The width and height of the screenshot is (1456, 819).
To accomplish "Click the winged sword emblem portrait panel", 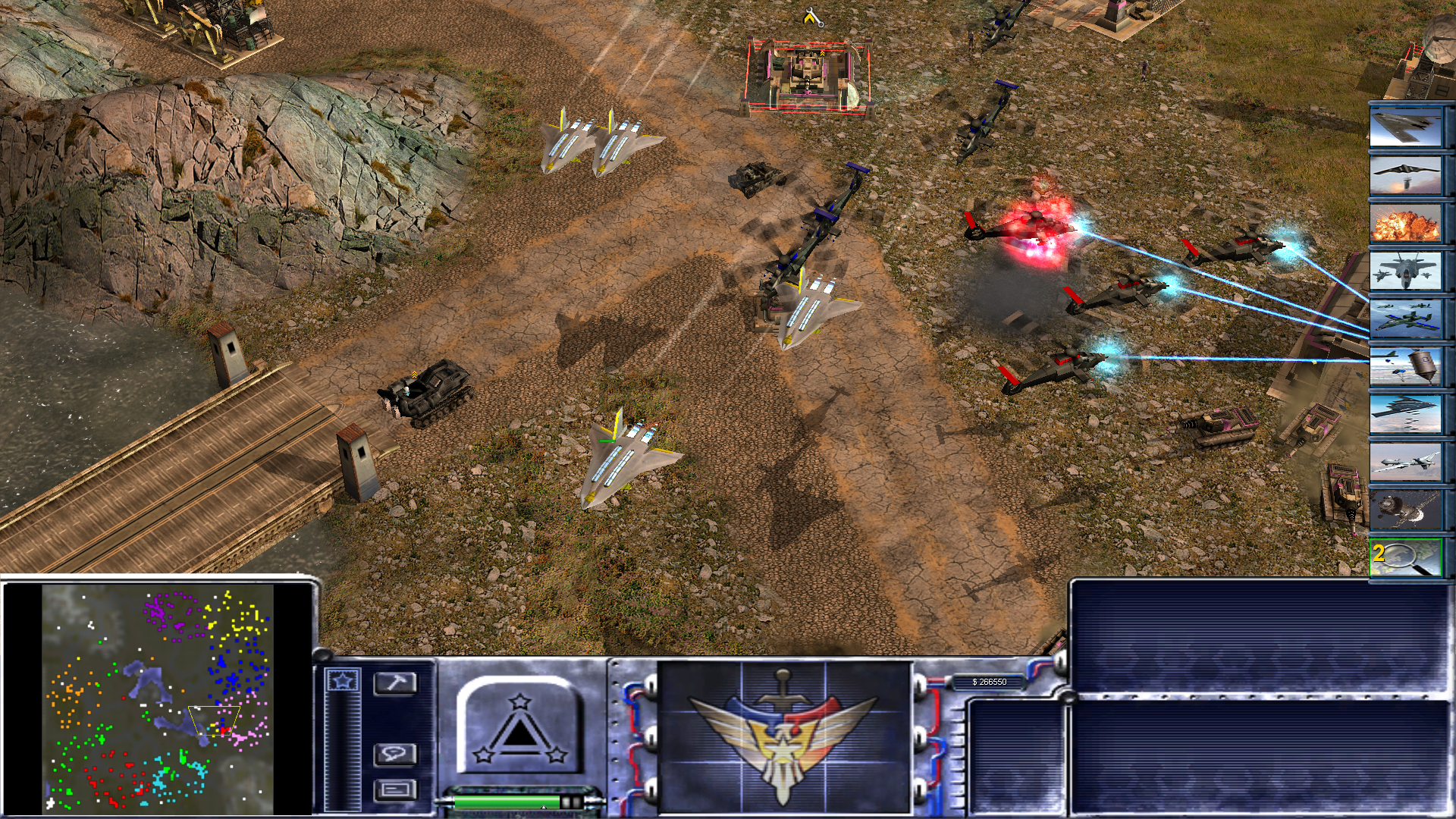I will tap(784, 737).
